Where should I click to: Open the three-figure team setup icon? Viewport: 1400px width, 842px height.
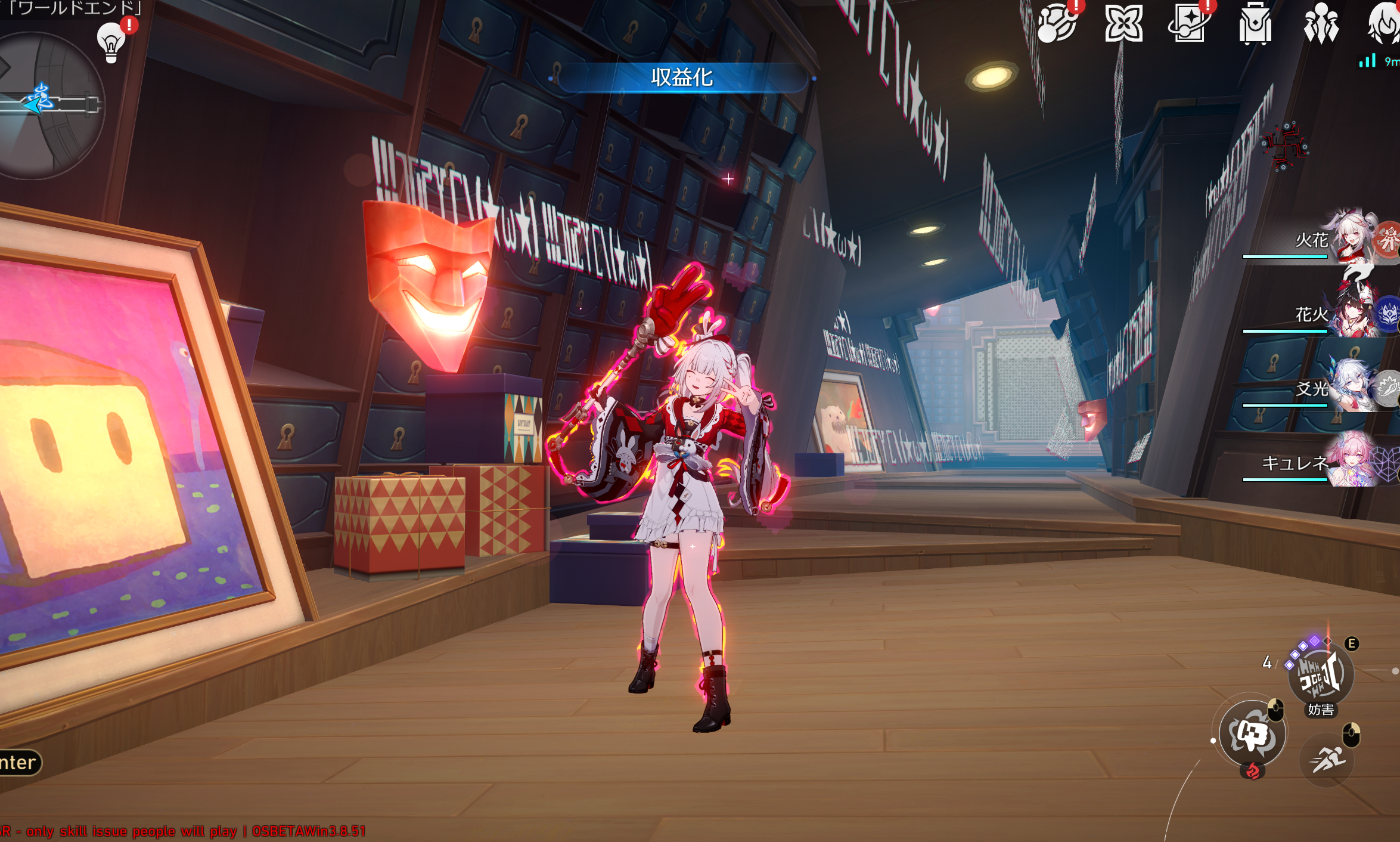click(x=1321, y=24)
